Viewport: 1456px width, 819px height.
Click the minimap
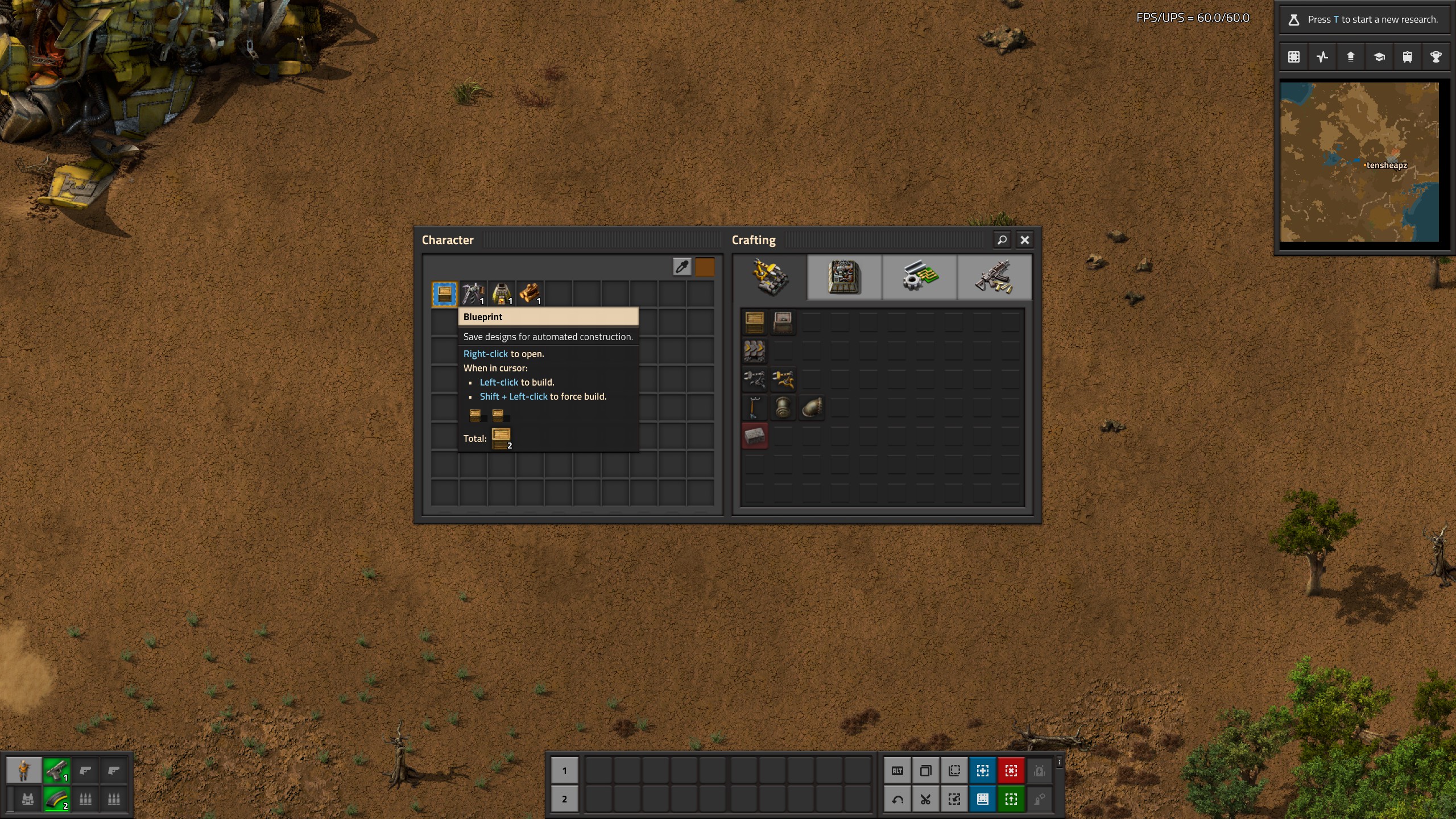pos(1359,162)
